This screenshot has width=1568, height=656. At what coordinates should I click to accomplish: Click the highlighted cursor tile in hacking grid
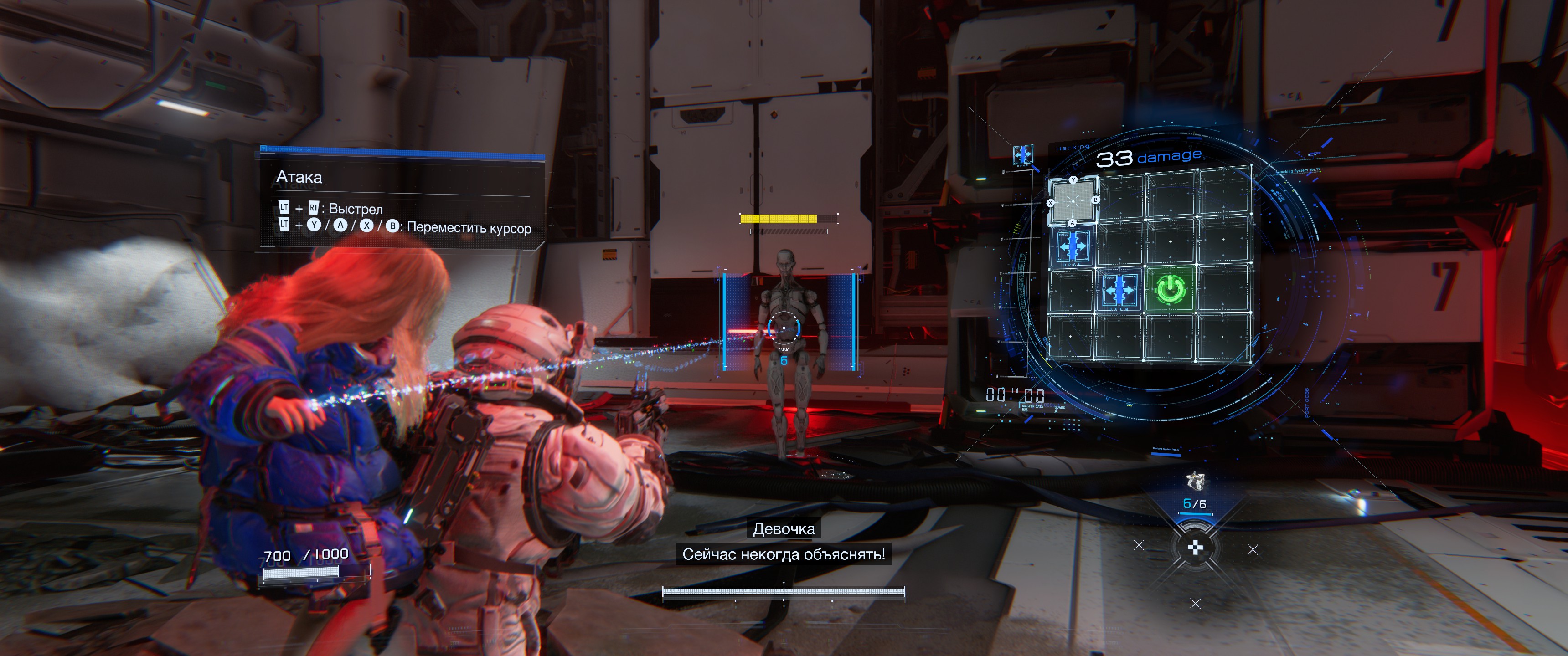(1073, 201)
